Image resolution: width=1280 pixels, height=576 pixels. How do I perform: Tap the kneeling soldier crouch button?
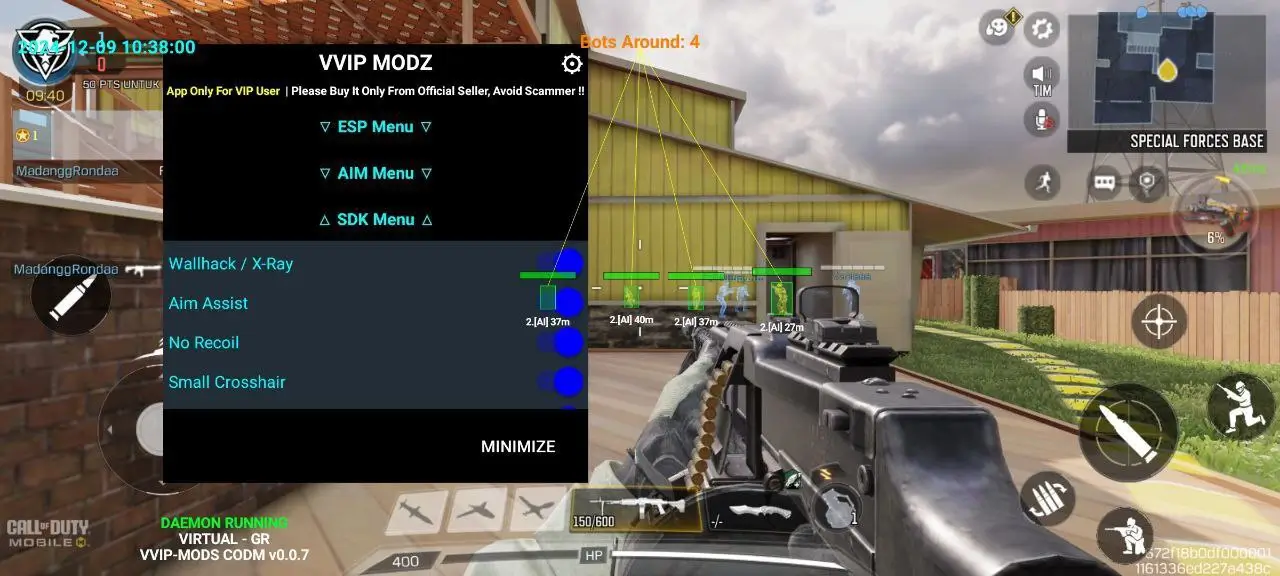point(1124,535)
